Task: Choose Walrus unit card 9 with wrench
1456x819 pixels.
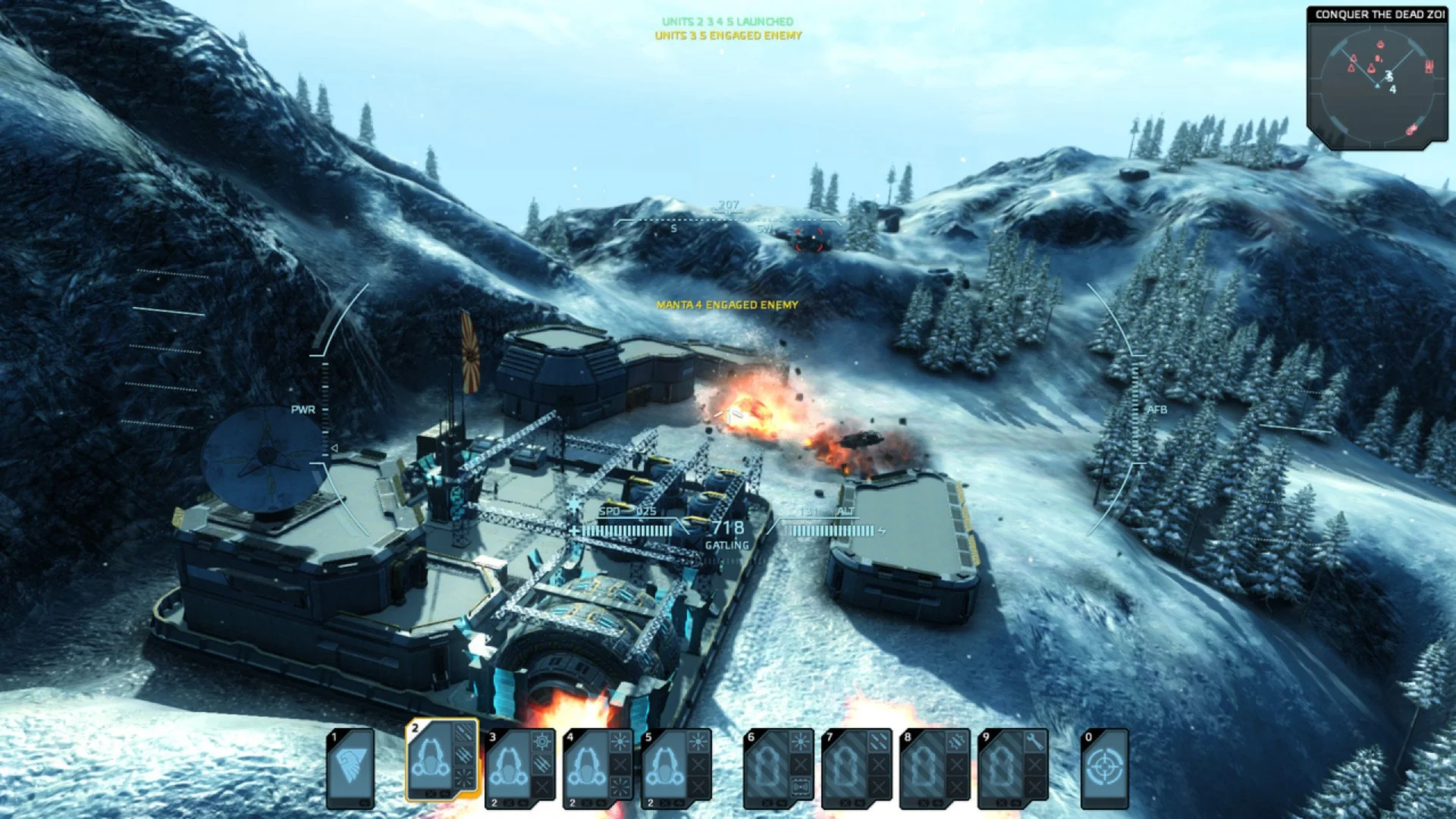Action: coord(1013,767)
